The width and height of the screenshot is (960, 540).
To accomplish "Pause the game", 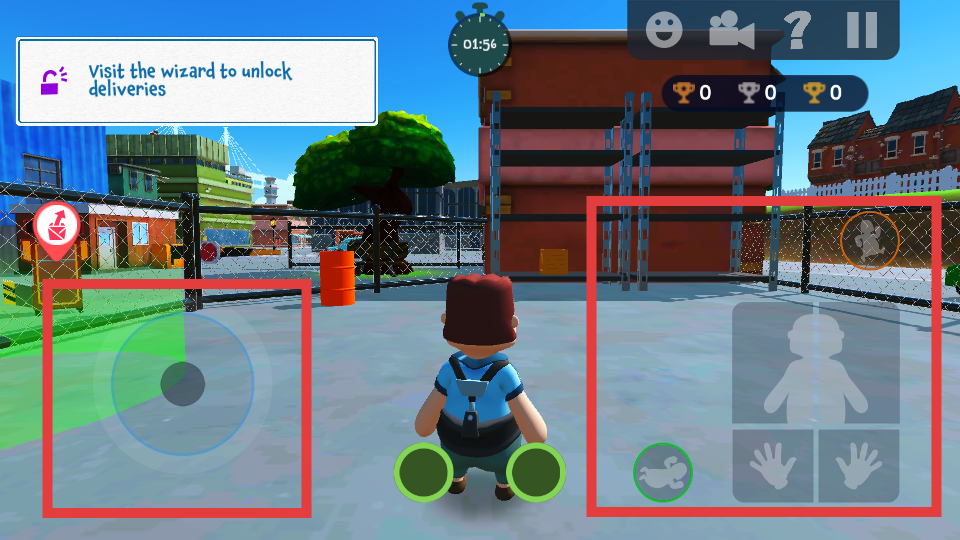I will [861, 30].
